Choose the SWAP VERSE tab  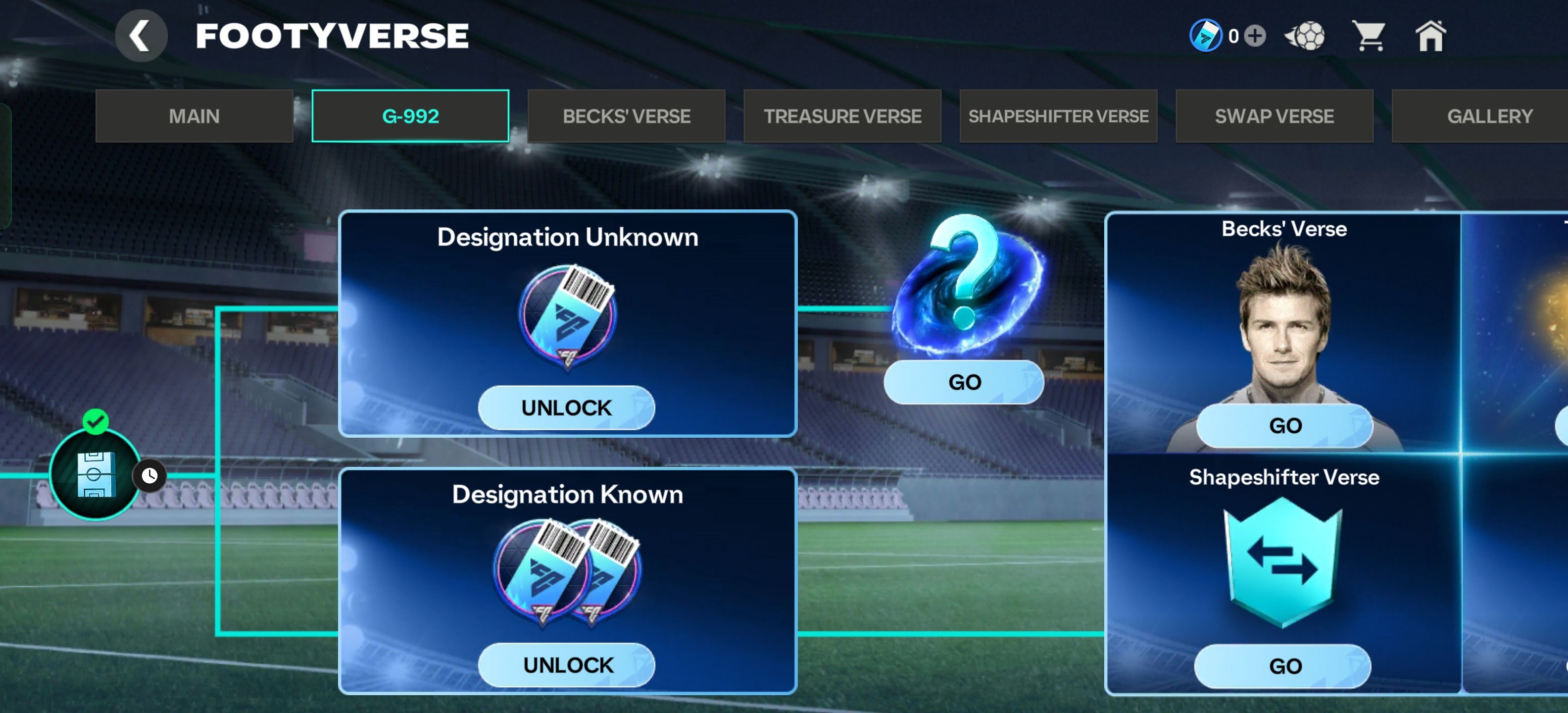(1274, 116)
